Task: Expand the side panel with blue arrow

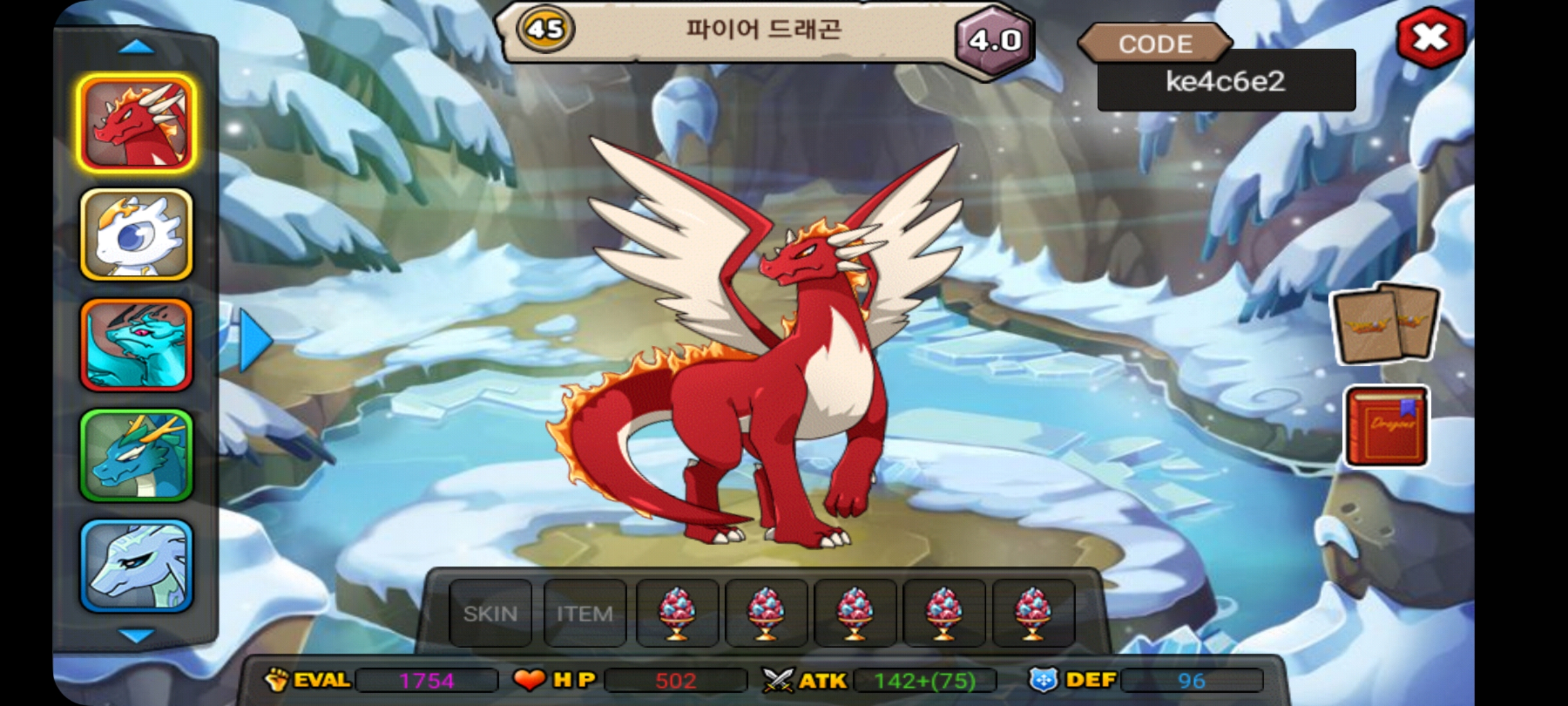Action: 255,341
